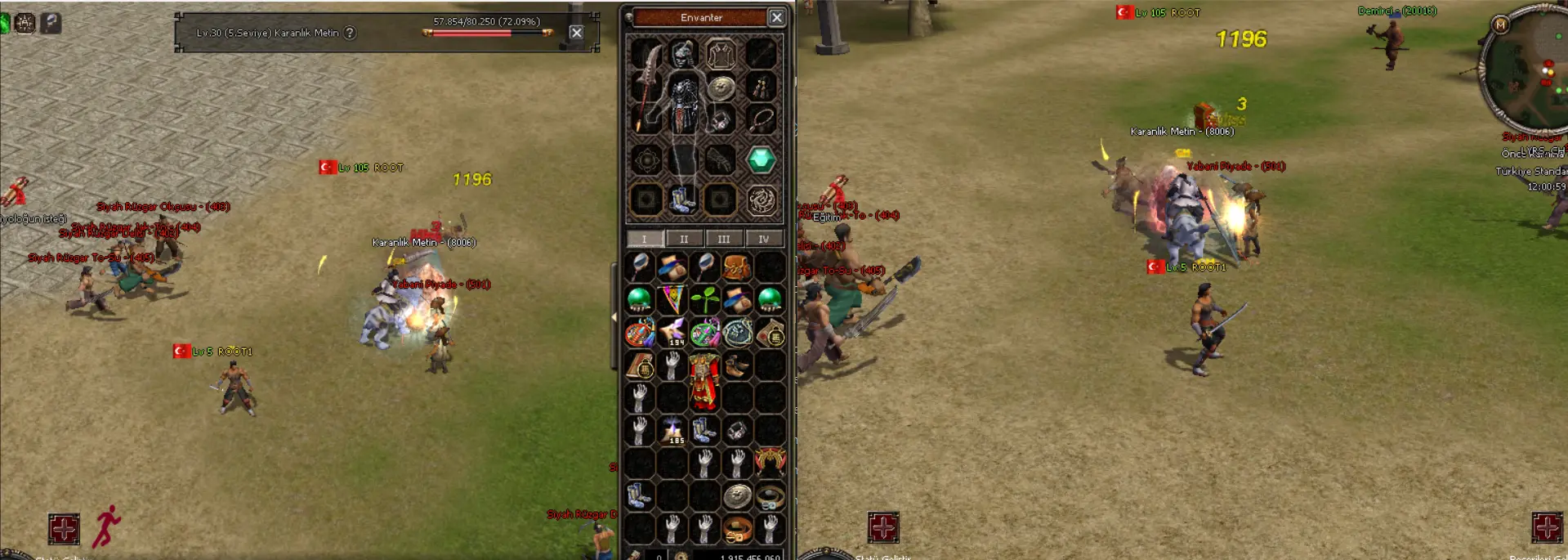Toggle the red running figure icon
Viewport: 1568px width, 560px height.
point(107,526)
